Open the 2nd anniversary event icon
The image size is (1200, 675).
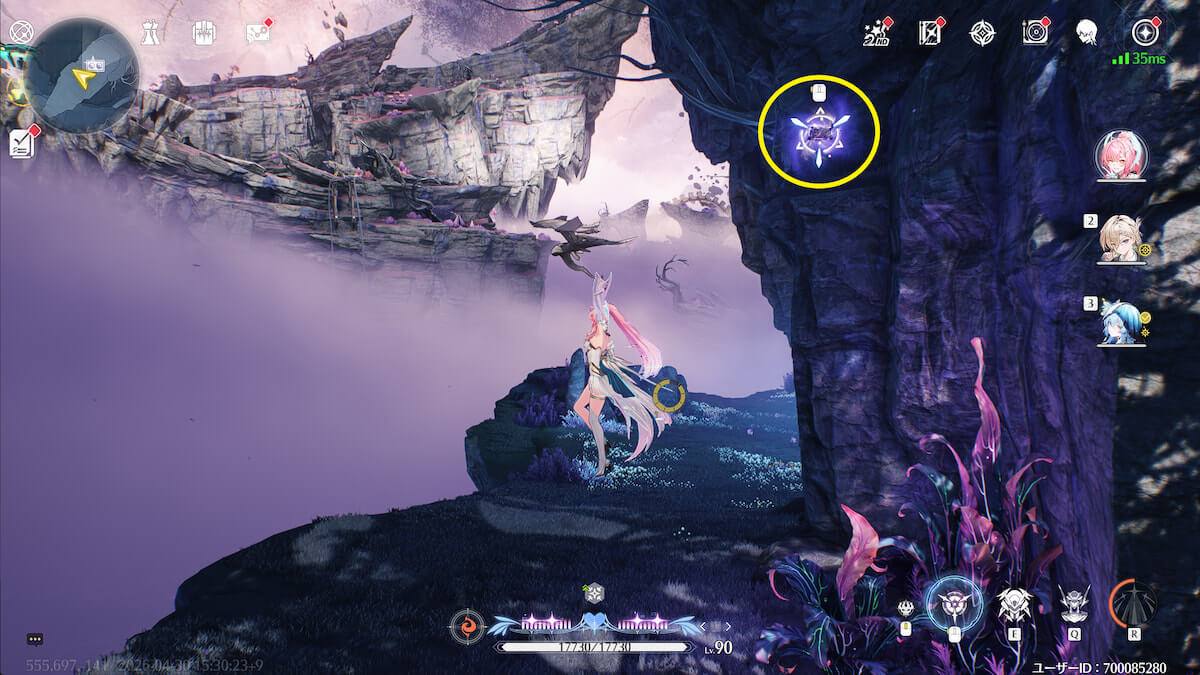(877, 33)
